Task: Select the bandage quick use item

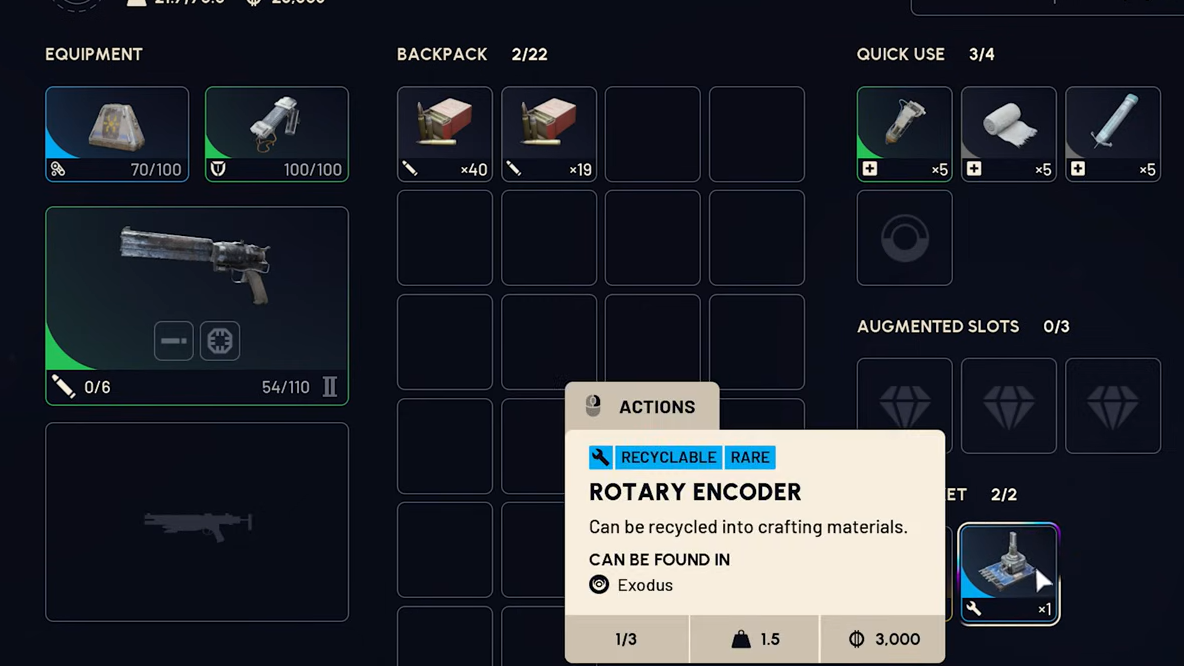Action: pyautogui.click(x=1008, y=134)
